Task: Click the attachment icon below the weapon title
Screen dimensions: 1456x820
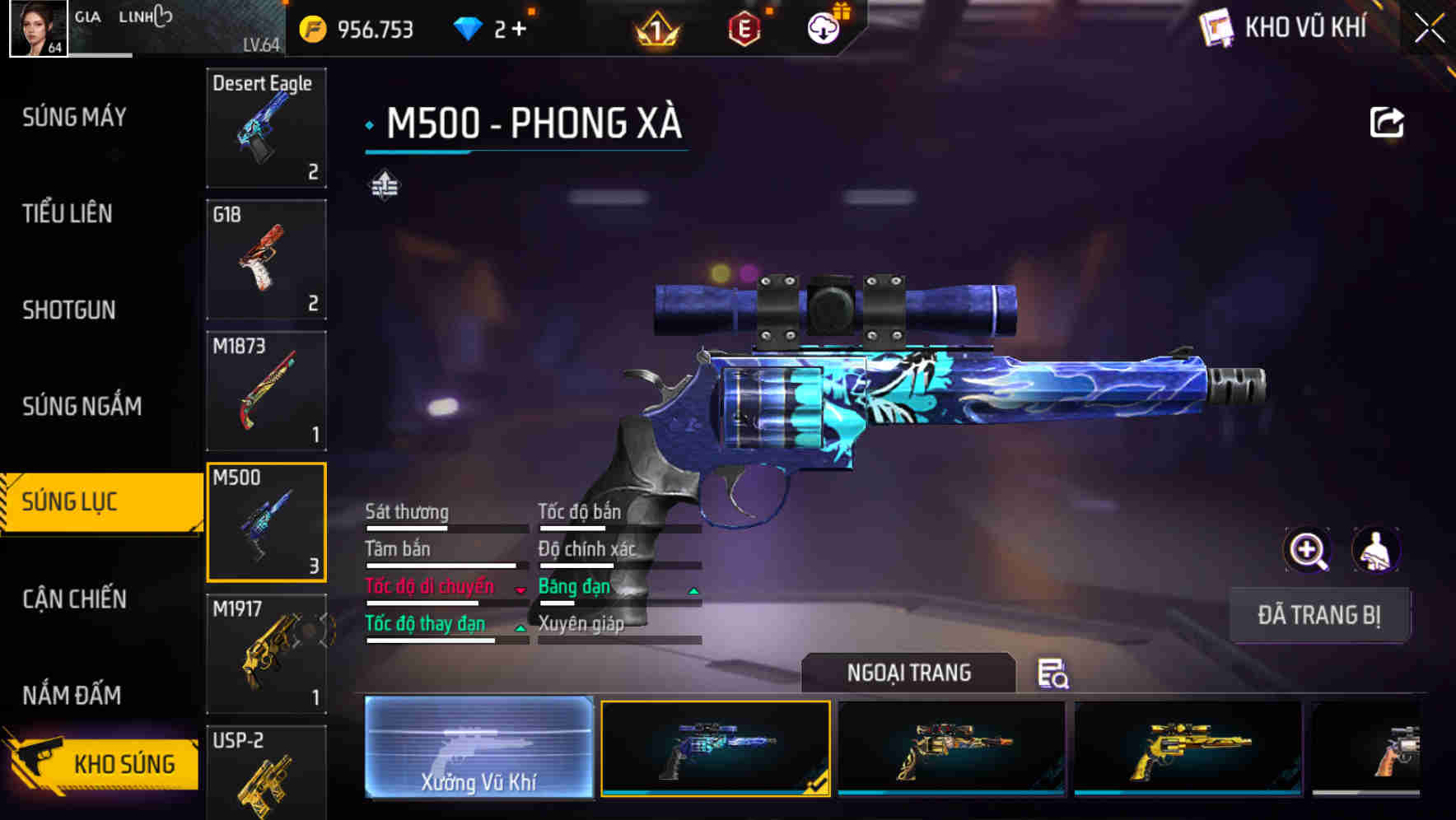Action: [384, 186]
